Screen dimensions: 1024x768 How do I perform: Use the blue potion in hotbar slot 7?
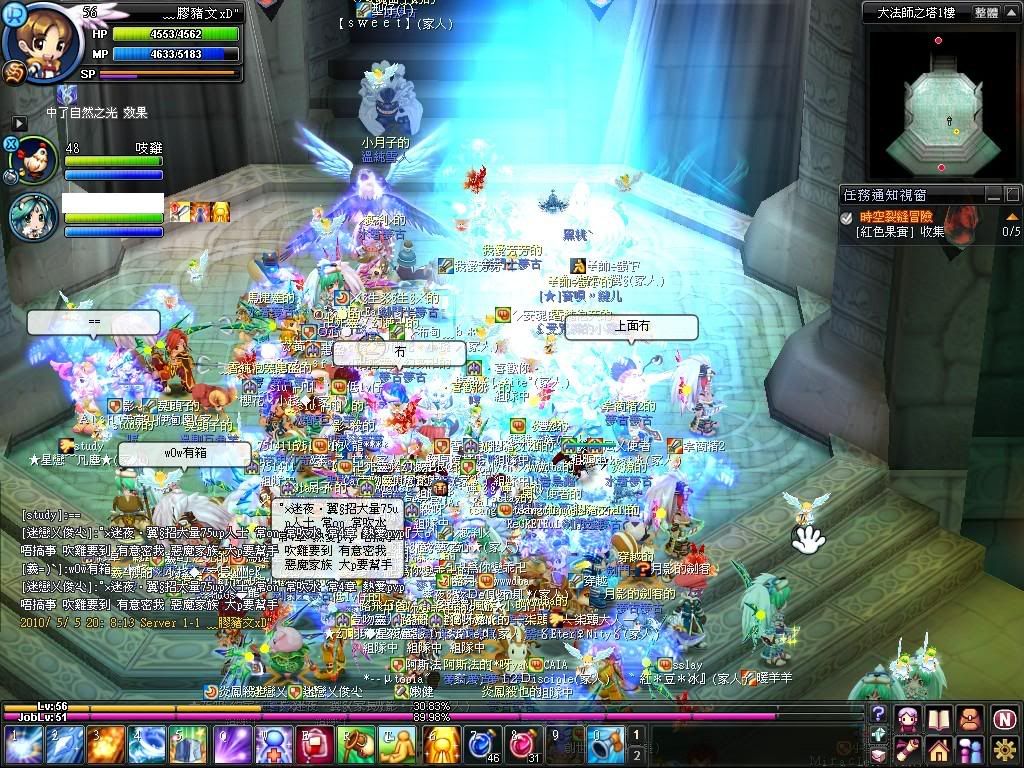[x=482, y=745]
